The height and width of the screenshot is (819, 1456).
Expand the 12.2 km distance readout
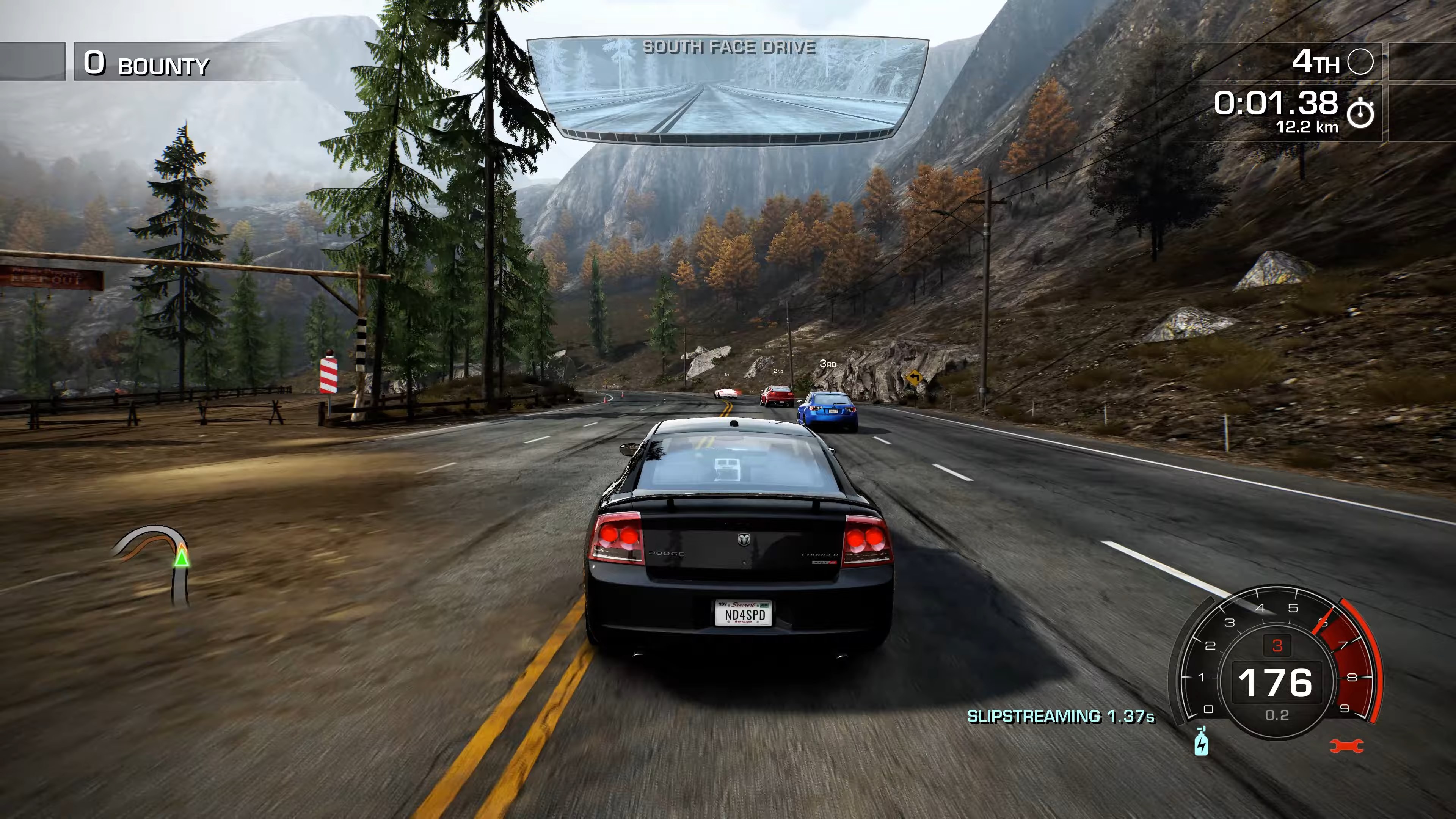coord(1307,127)
